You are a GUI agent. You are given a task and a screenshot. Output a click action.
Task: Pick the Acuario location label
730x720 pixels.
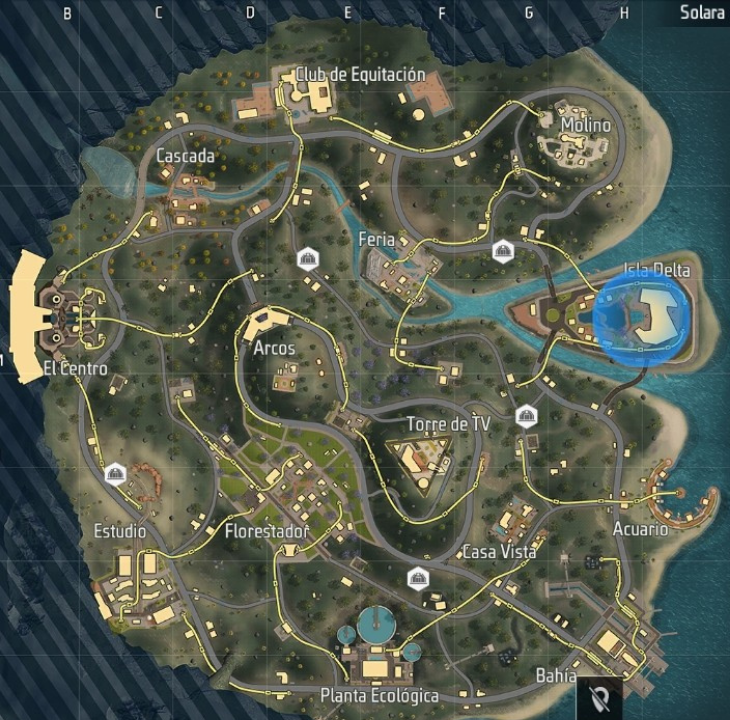[640, 529]
